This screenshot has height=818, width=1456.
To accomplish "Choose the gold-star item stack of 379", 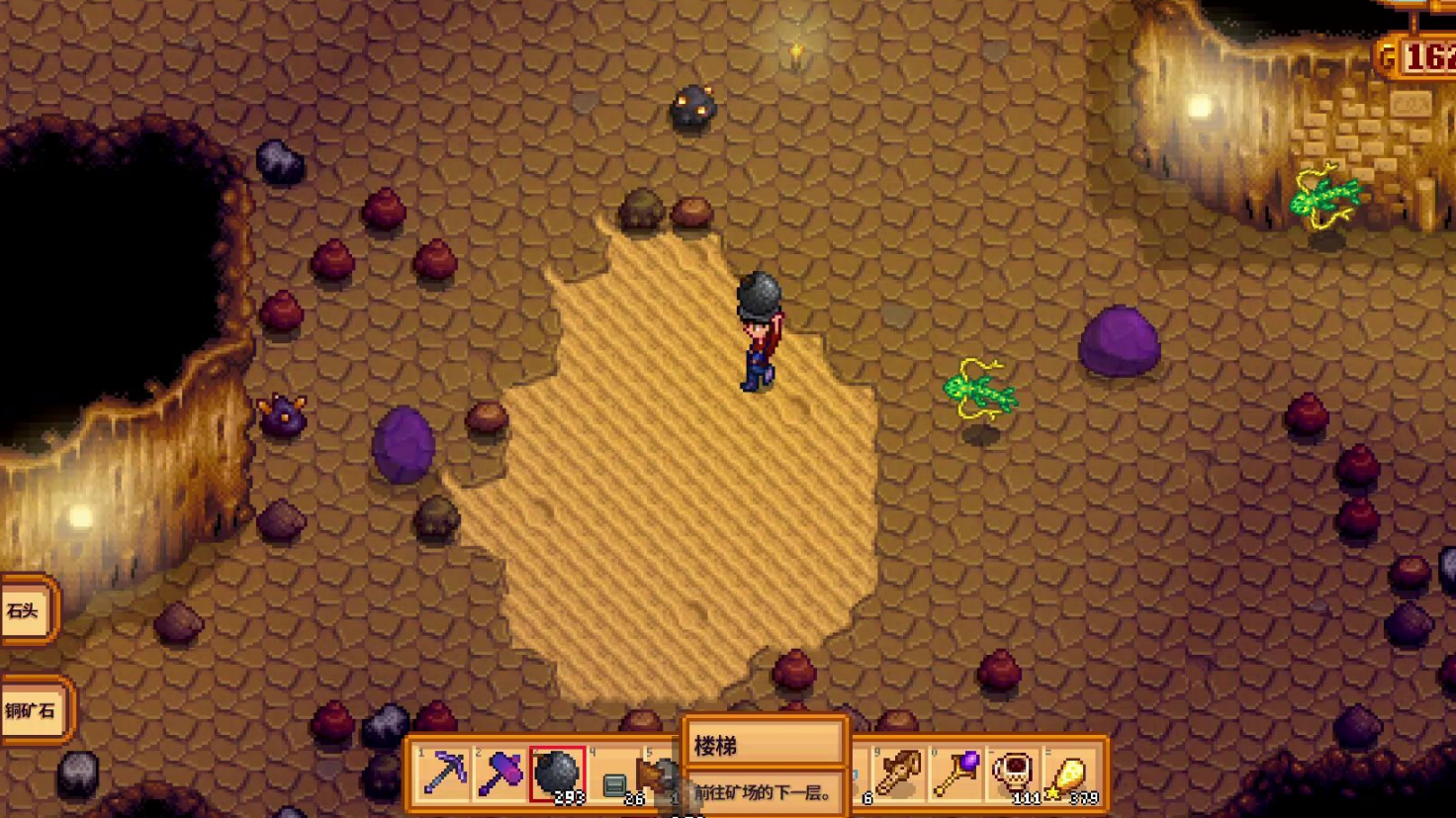I will coord(1070,773).
